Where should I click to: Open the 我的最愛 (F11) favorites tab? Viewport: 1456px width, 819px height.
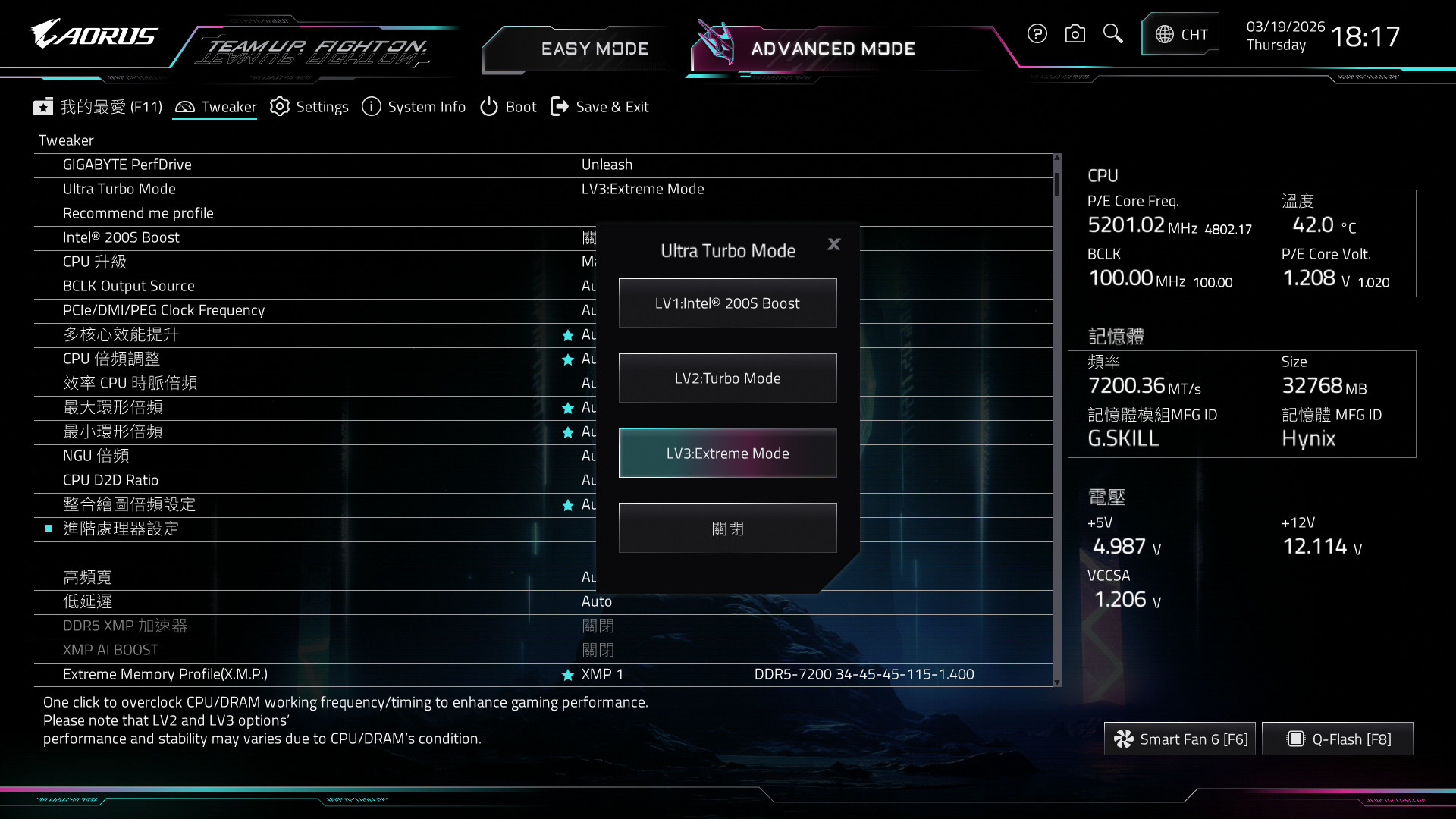coord(98,107)
